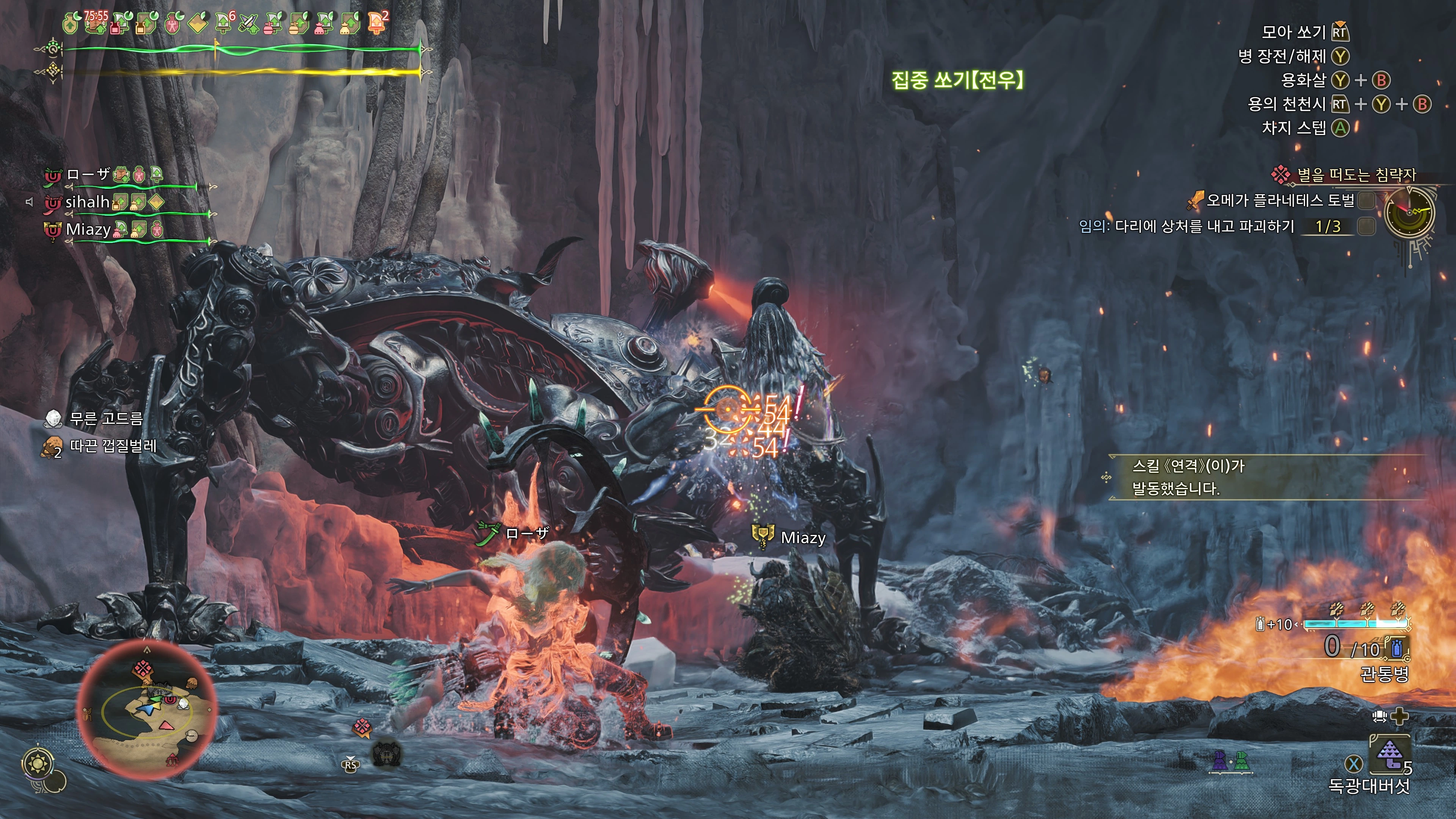This screenshot has width=1456, height=819.
Task: Click the 연격 skill activation notification
Action: (1187, 478)
